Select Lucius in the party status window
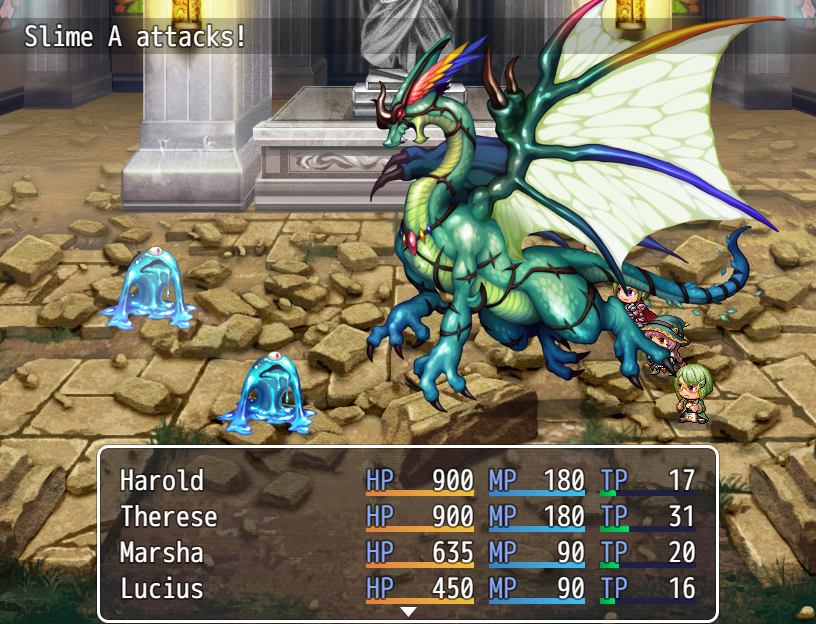The height and width of the screenshot is (624, 816). [407, 589]
